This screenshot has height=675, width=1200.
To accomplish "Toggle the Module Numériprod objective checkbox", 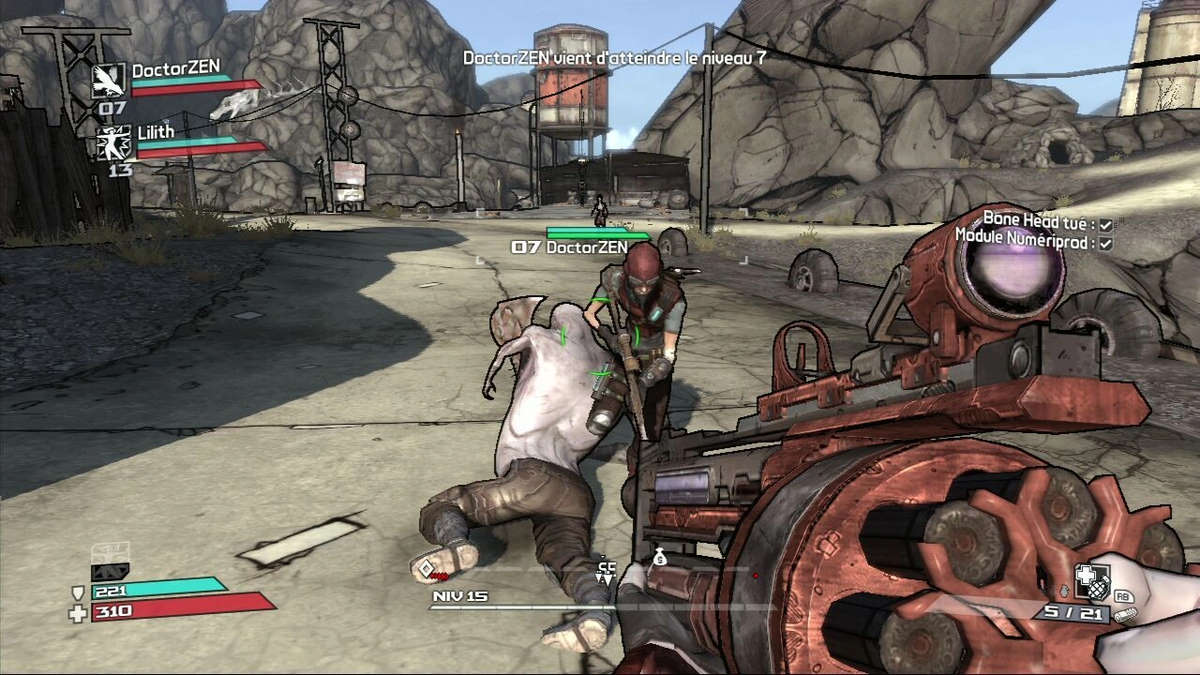I will click(x=1105, y=243).
